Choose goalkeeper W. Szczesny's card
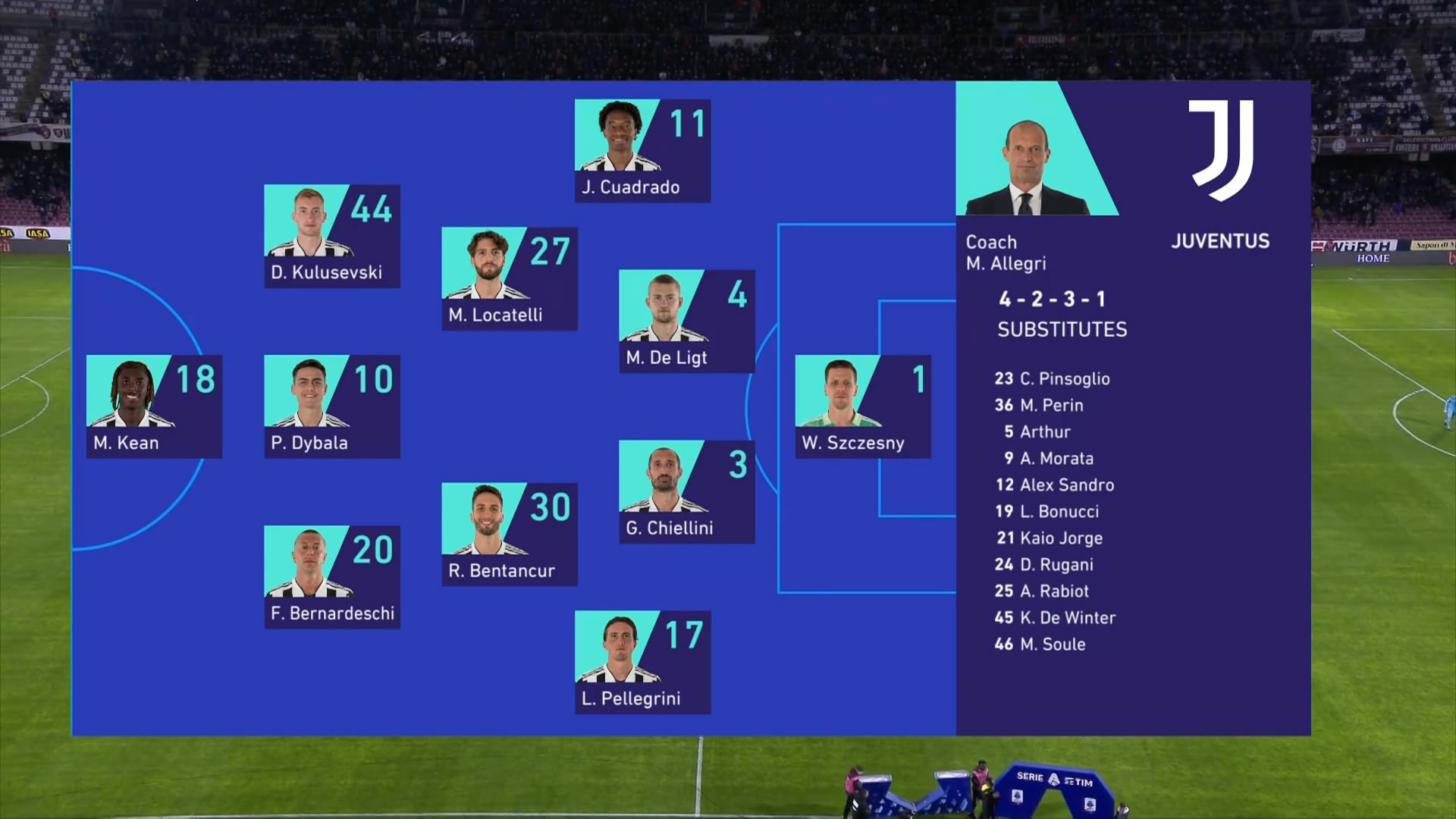This screenshot has width=1456, height=819. click(863, 406)
